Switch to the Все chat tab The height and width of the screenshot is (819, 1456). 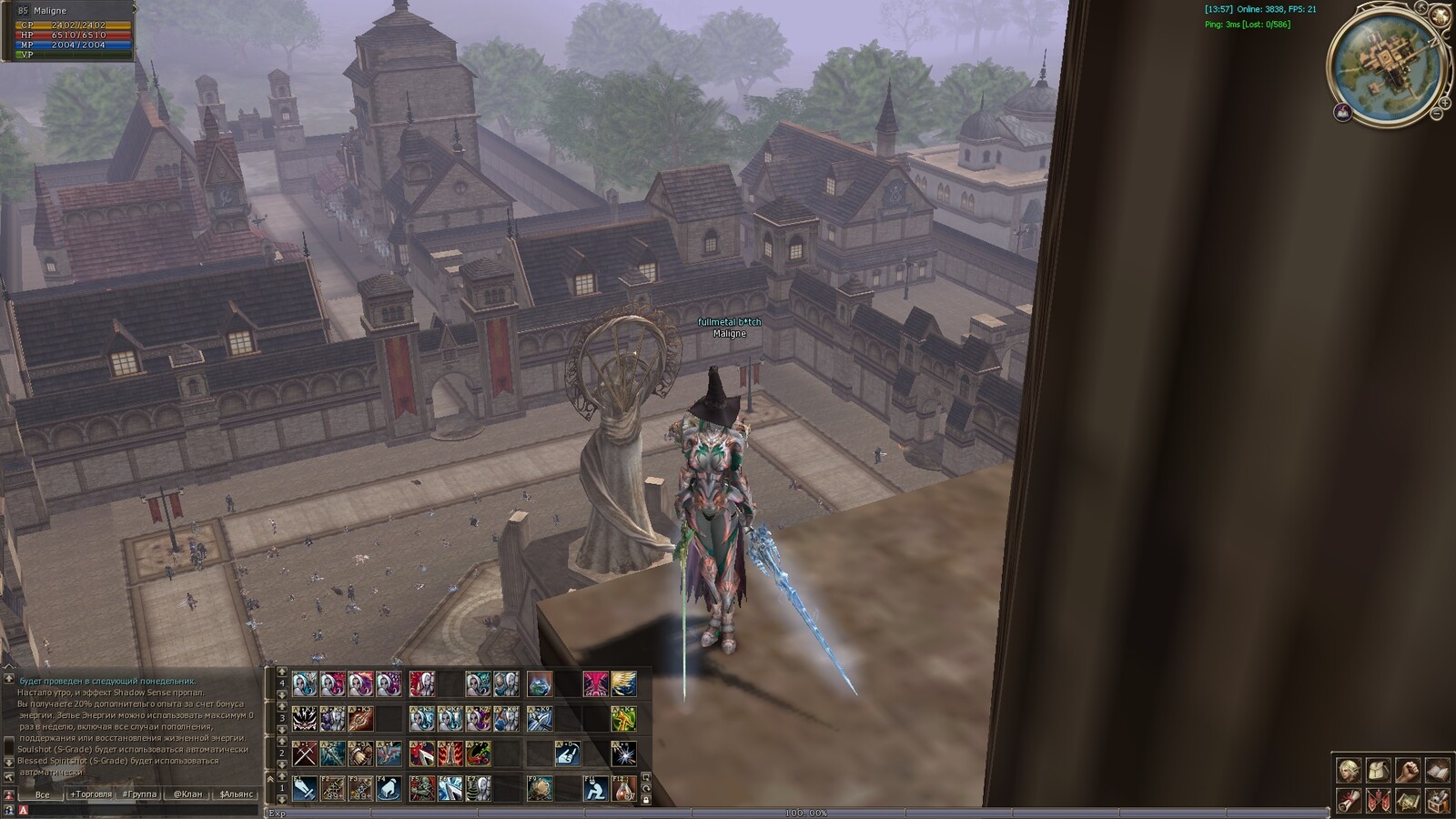(x=42, y=794)
